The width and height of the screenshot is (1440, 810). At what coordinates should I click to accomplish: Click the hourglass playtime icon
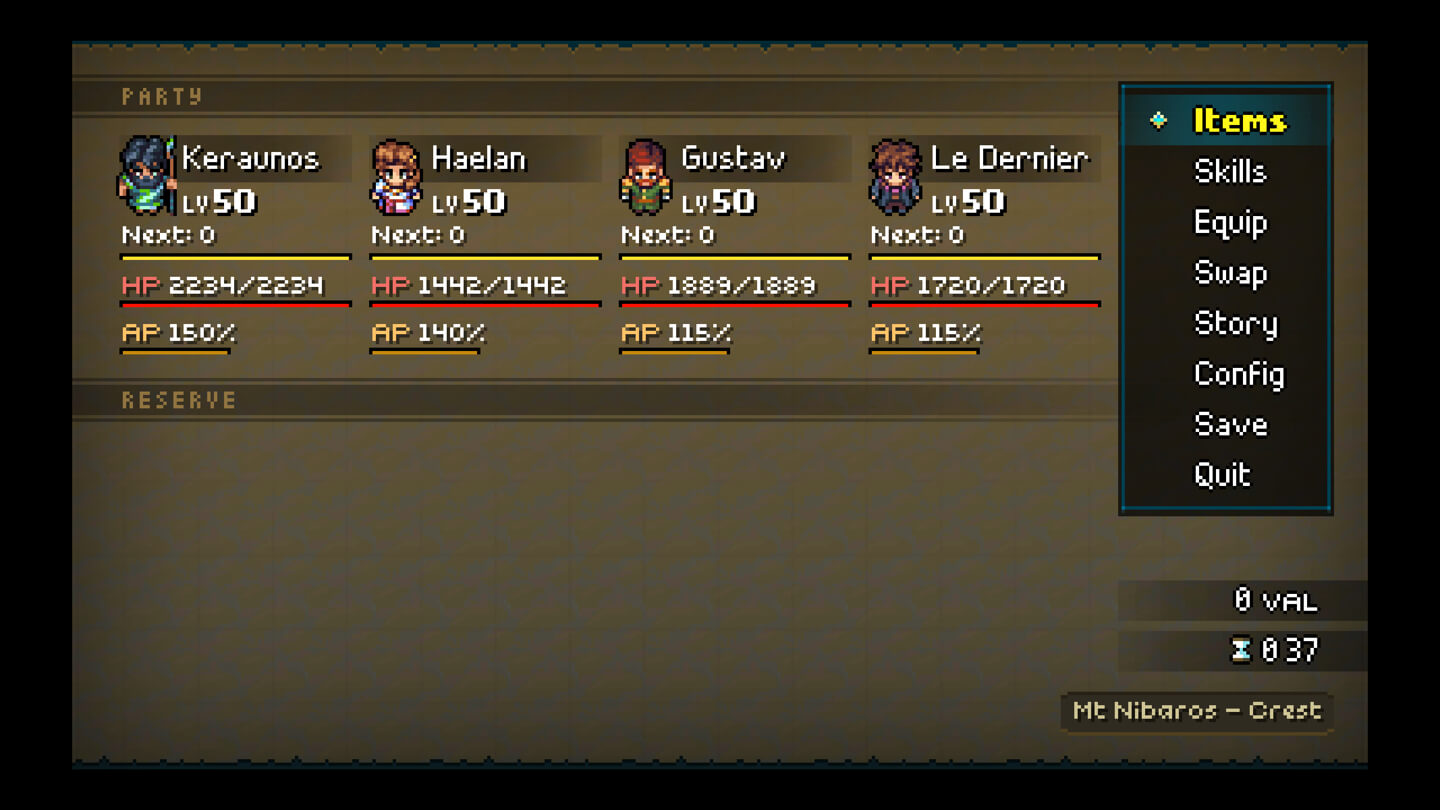pyautogui.click(x=1240, y=650)
